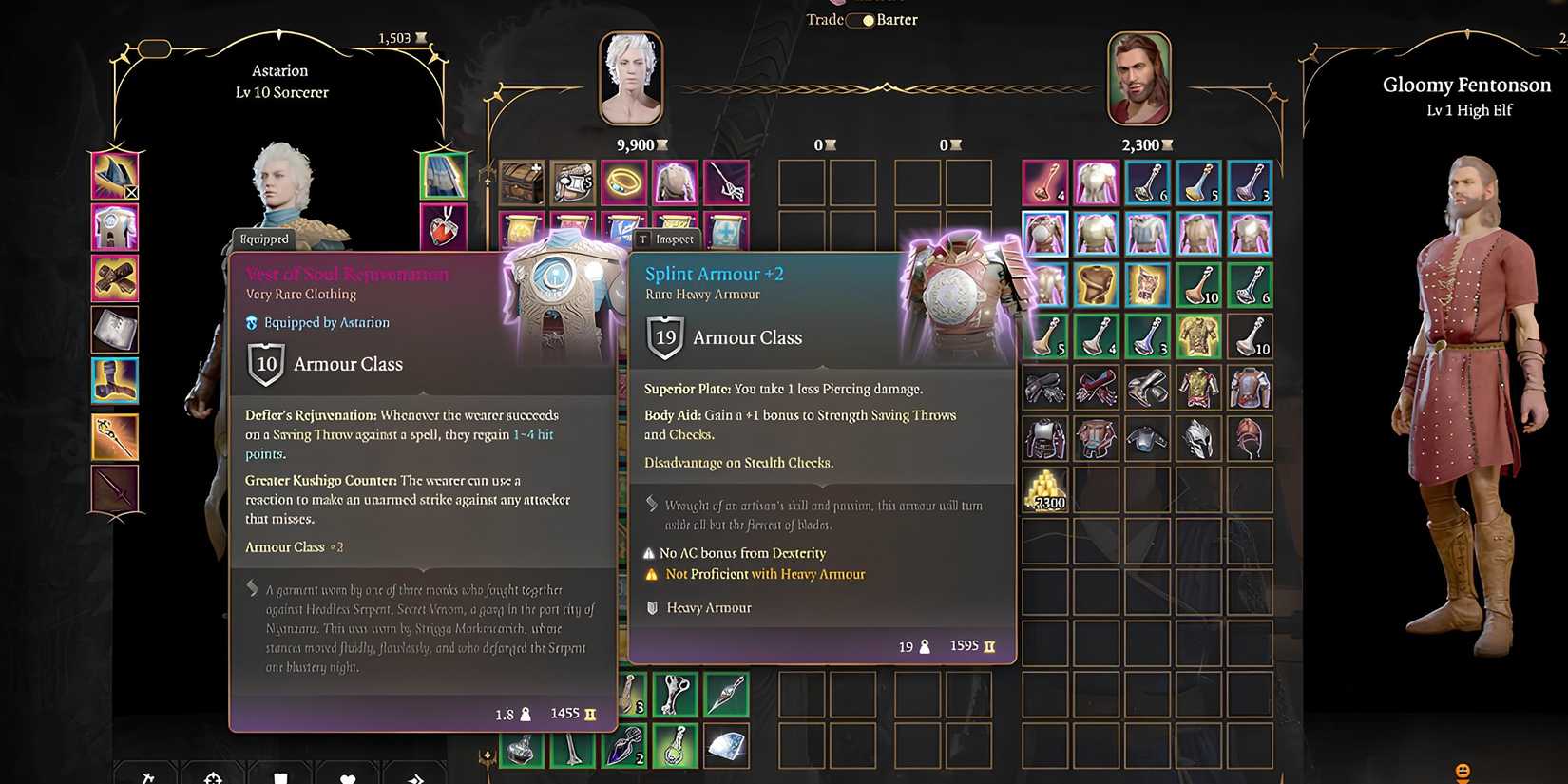Select the 2300 gold pile in vendor inventory
This screenshot has width=1568, height=784.
pyautogui.click(x=1045, y=491)
